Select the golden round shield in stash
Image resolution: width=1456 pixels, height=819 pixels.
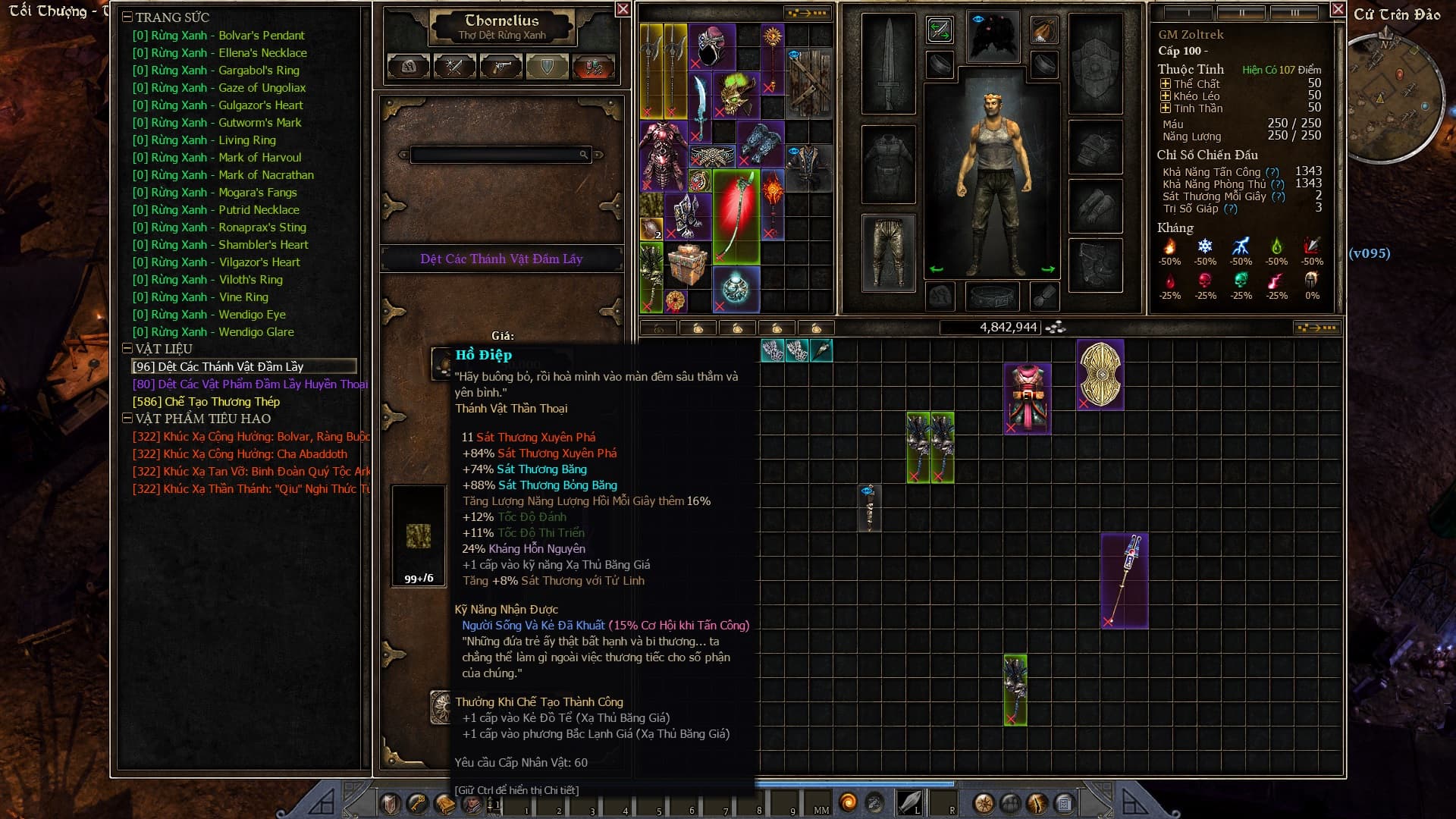click(1100, 374)
